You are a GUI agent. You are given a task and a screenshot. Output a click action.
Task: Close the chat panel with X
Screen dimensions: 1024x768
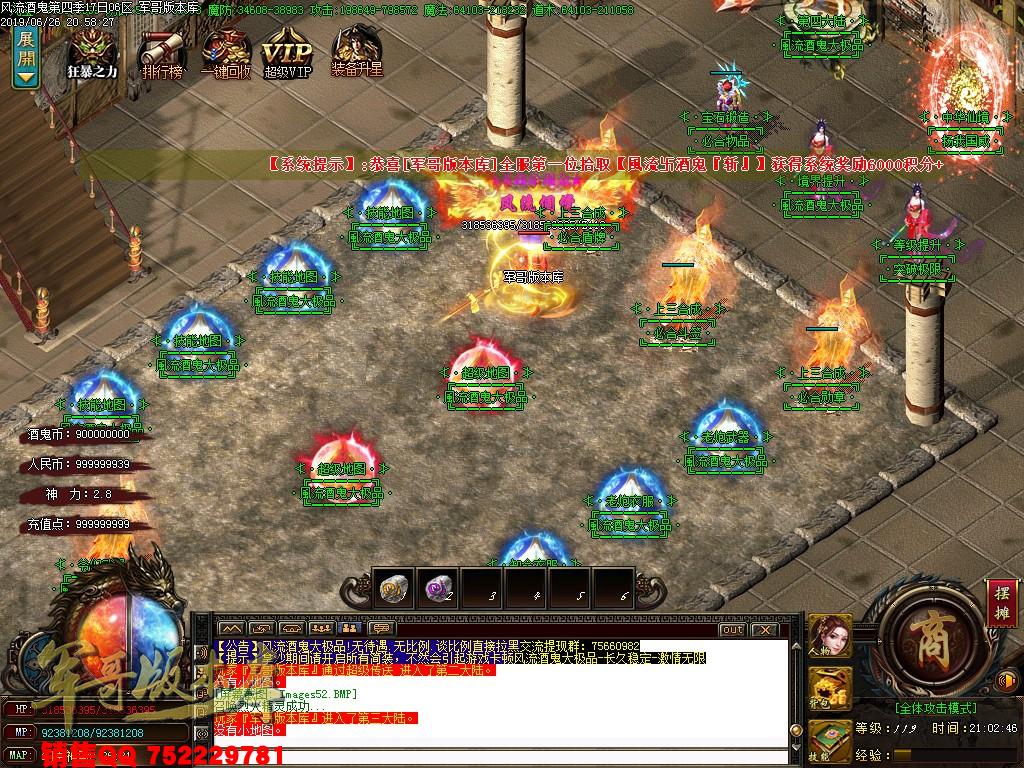(x=765, y=630)
